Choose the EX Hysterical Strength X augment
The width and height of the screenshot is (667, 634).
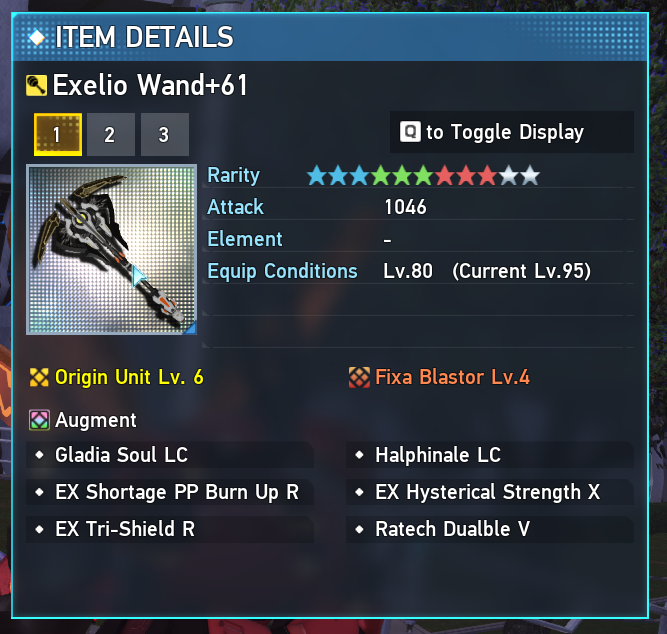click(487, 492)
